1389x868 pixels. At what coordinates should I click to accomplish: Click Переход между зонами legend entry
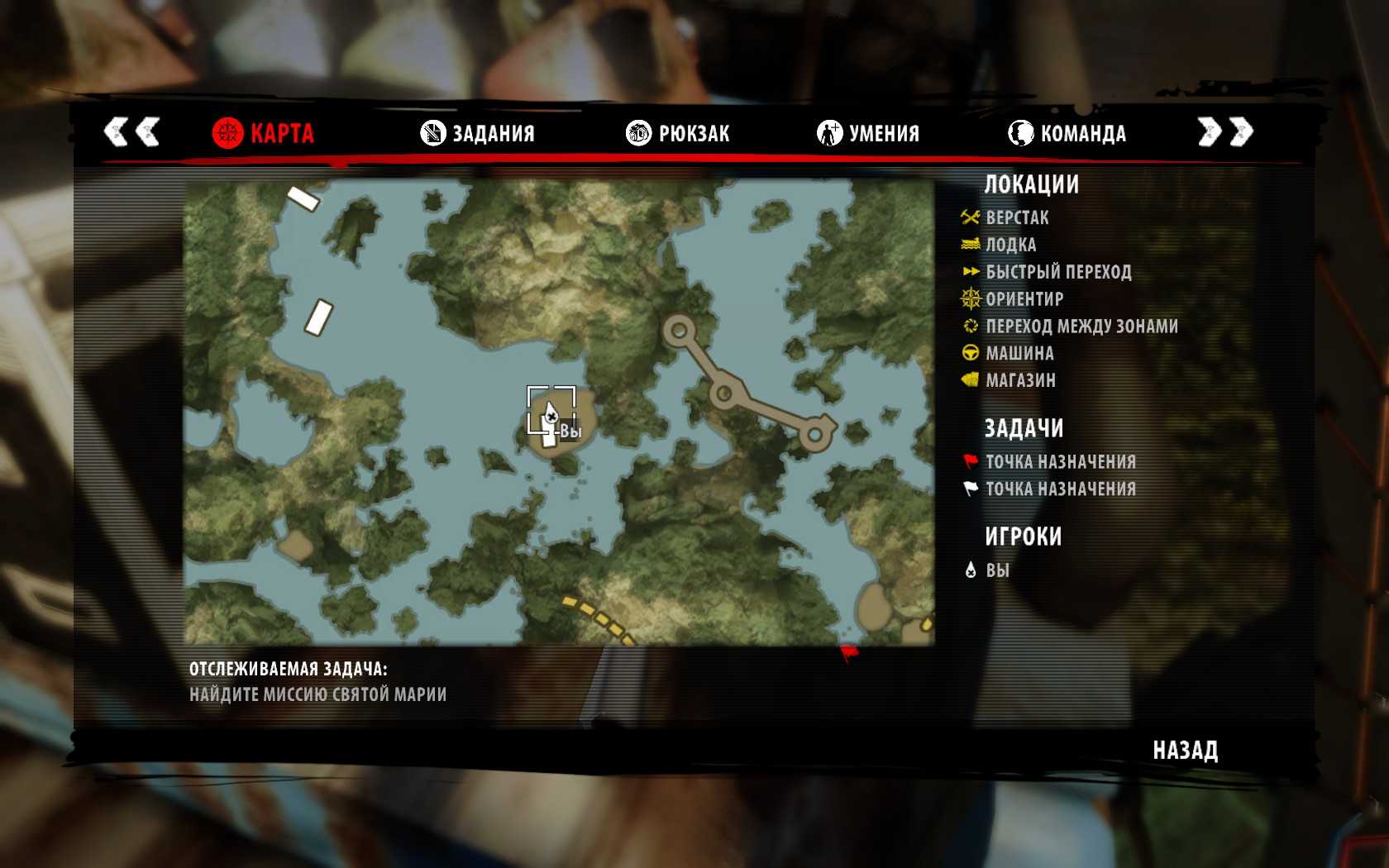tap(1081, 327)
